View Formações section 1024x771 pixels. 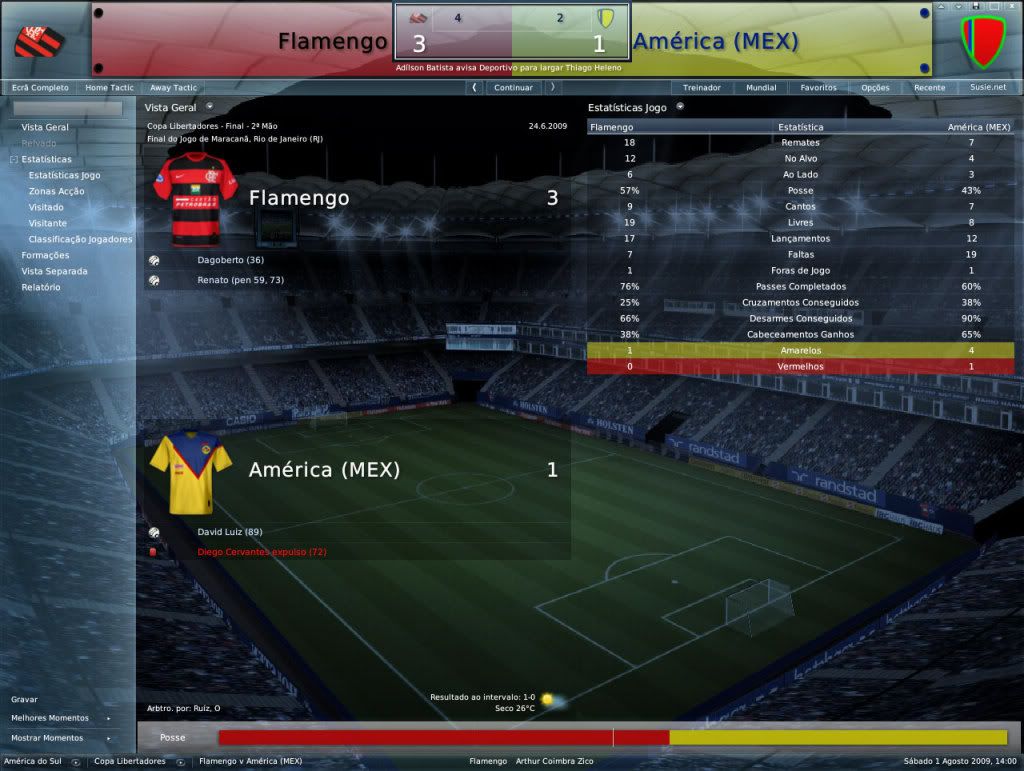click(45, 255)
